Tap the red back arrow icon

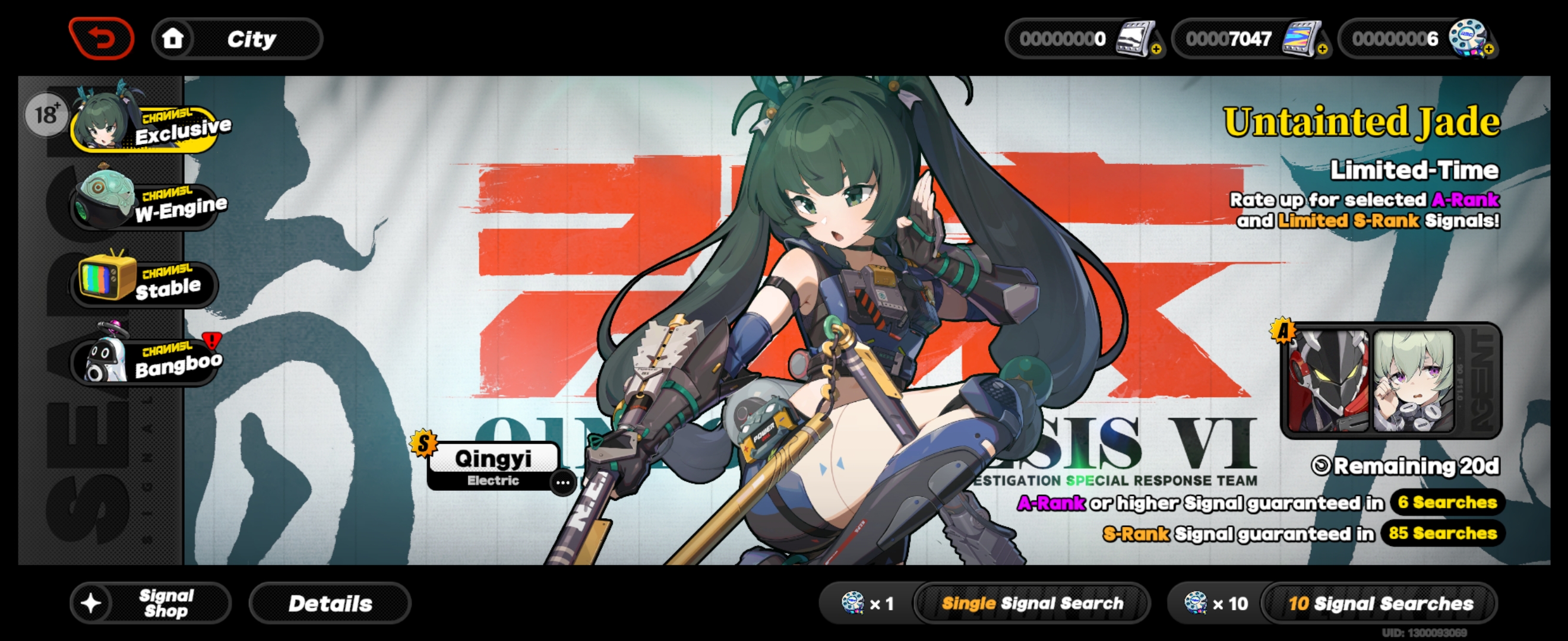pyautogui.click(x=102, y=38)
